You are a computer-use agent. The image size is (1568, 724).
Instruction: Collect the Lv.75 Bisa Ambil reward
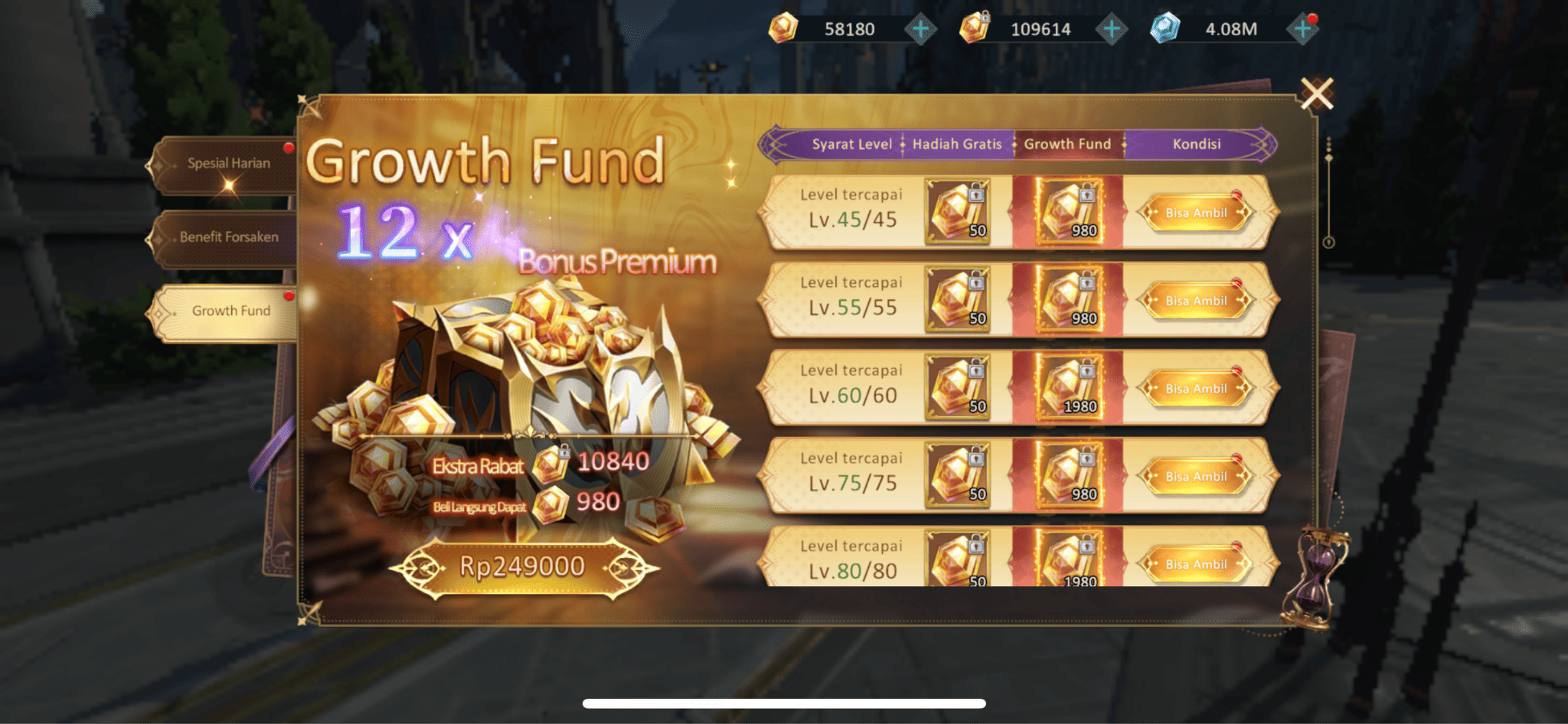pyautogui.click(x=1196, y=477)
